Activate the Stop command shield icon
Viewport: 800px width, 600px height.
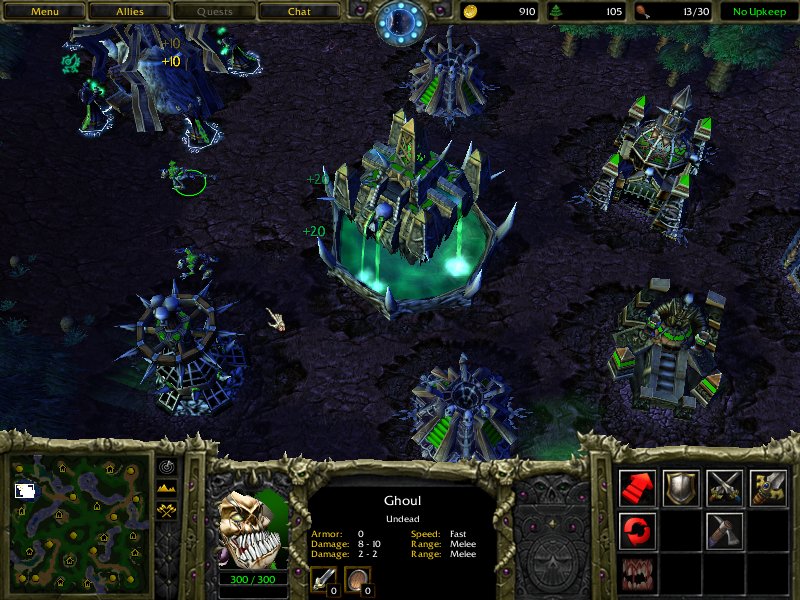[681, 487]
